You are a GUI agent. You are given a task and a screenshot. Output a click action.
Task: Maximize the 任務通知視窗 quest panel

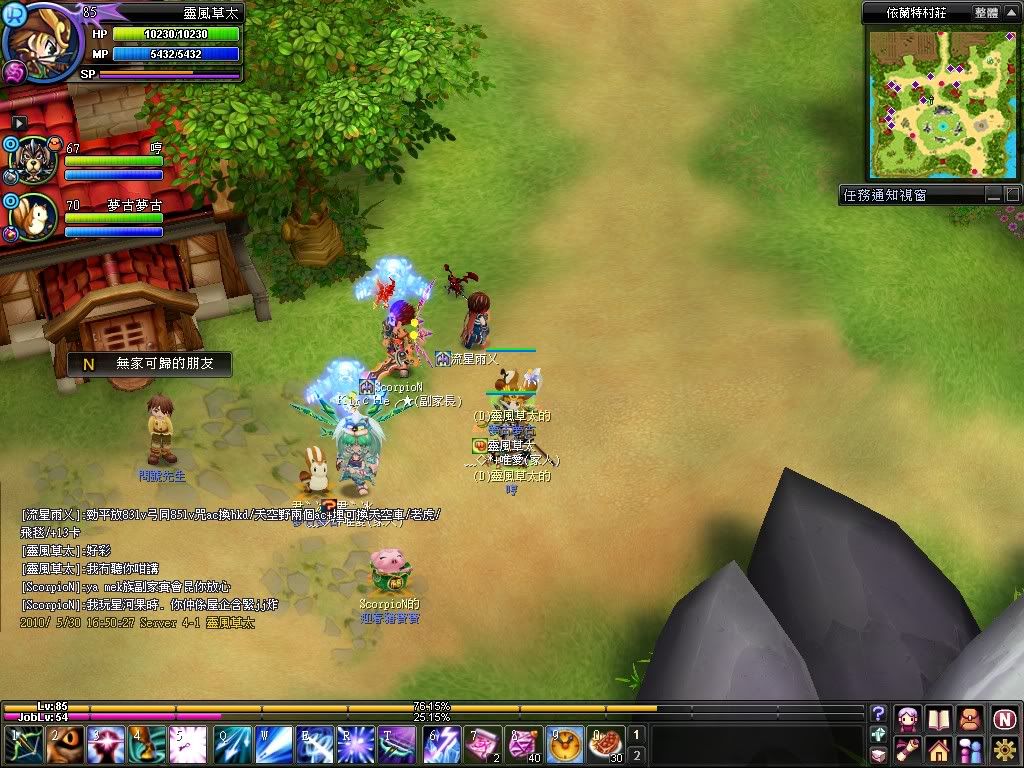pyautogui.click(x=1011, y=196)
